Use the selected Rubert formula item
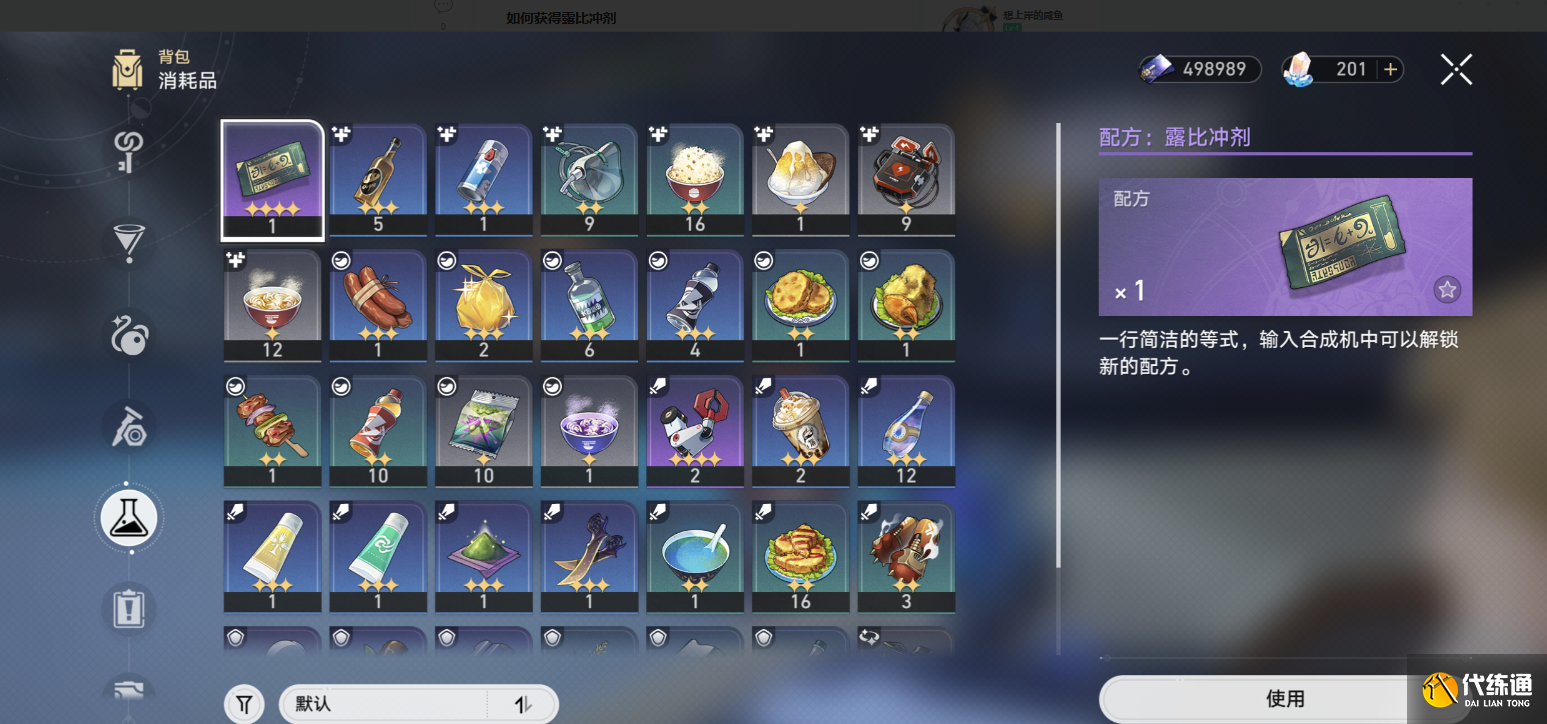This screenshot has height=724, width=1547. coord(1285,698)
